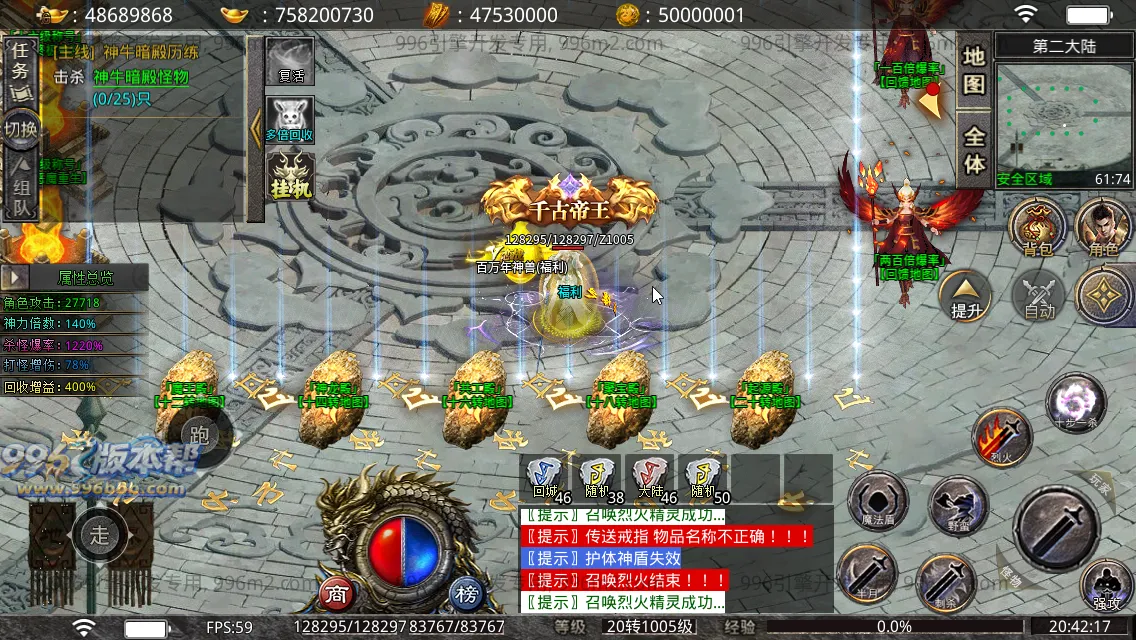Expand the 属性总览 attributes panel arrow
This screenshot has width=1136, height=640.
point(16,278)
